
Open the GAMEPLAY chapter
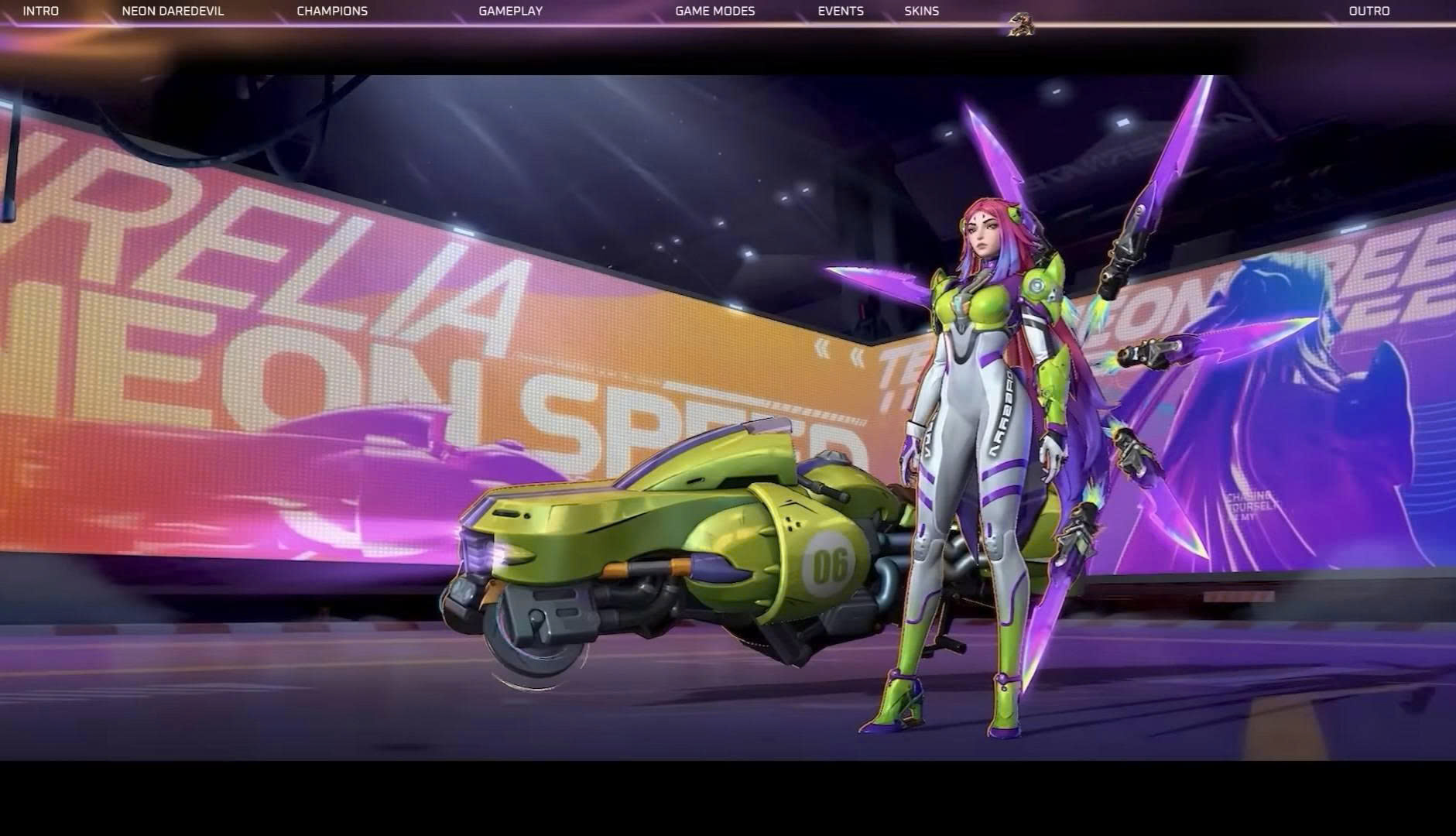click(x=510, y=11)
